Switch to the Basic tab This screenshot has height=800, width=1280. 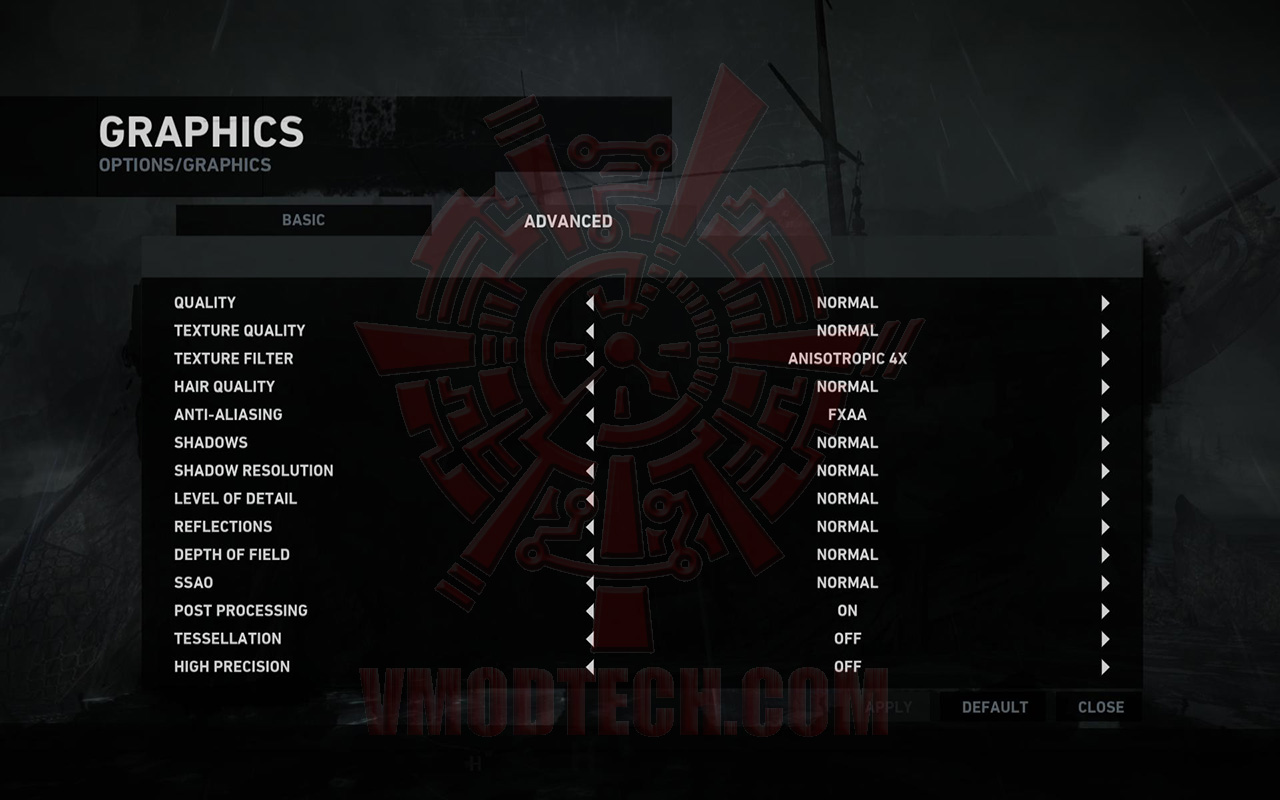pos(305,220)
